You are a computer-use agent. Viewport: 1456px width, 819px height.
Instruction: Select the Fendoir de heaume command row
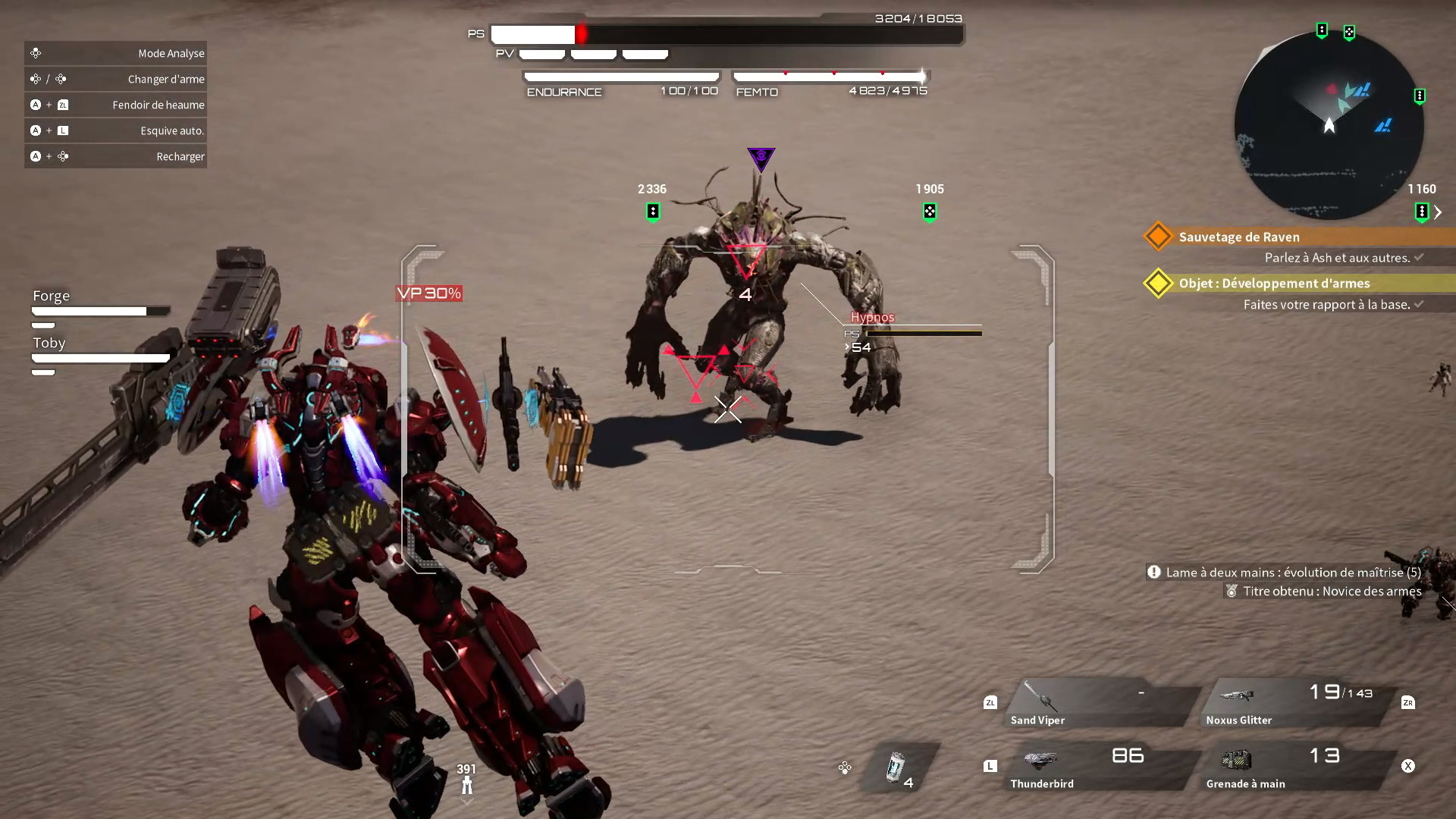coord(115,105)
